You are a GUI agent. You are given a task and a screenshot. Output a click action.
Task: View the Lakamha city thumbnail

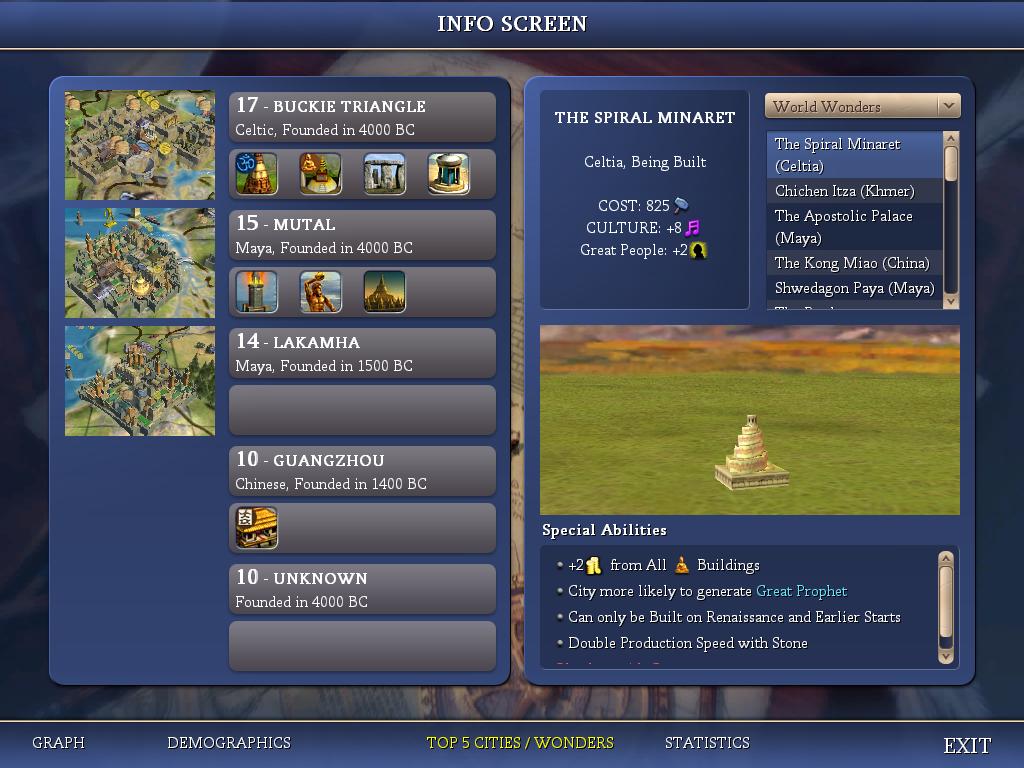[140, 381]
